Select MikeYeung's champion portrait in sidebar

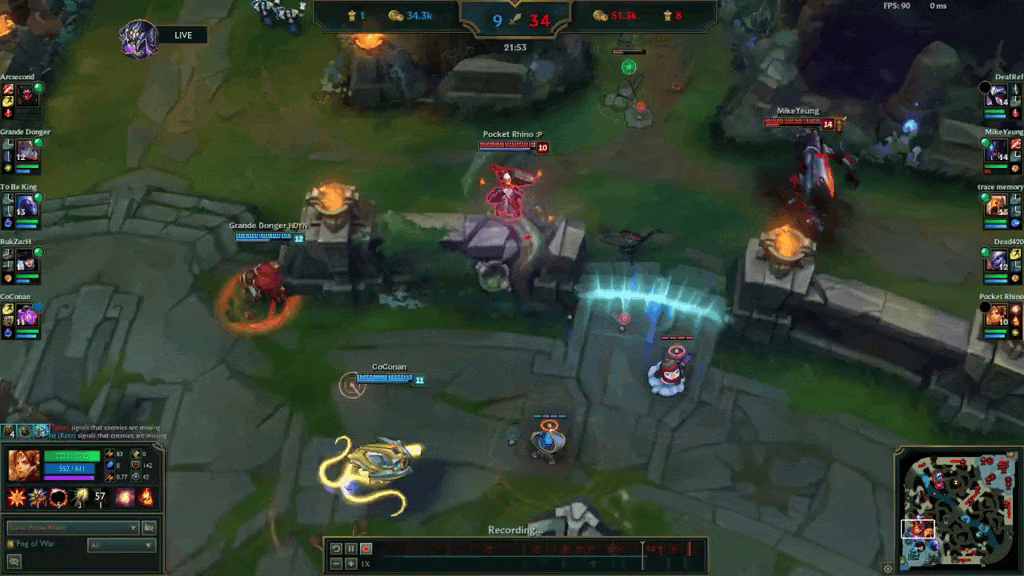tap(998, 151)
